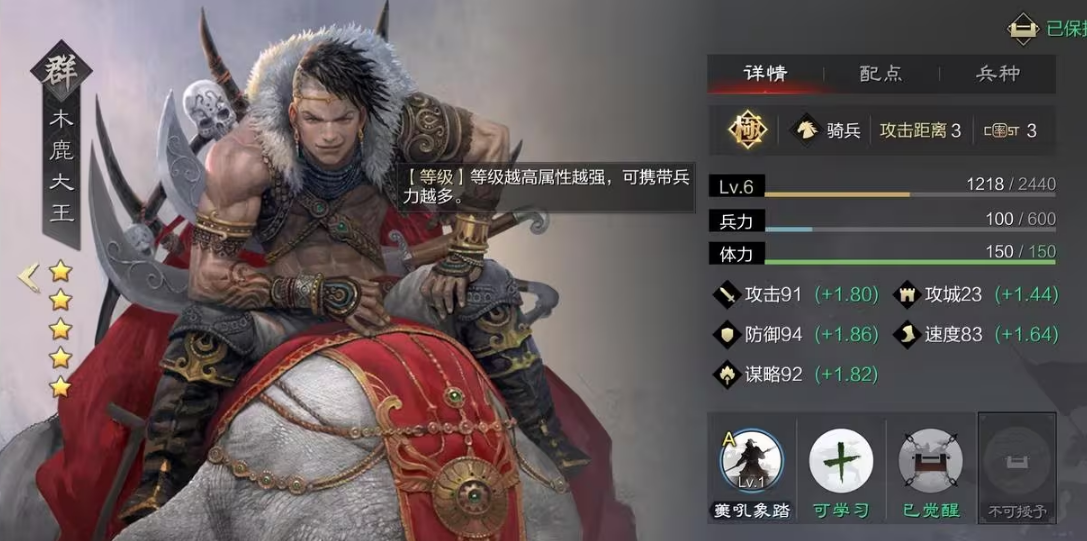Show the 兵种 tab

[997, 74]
